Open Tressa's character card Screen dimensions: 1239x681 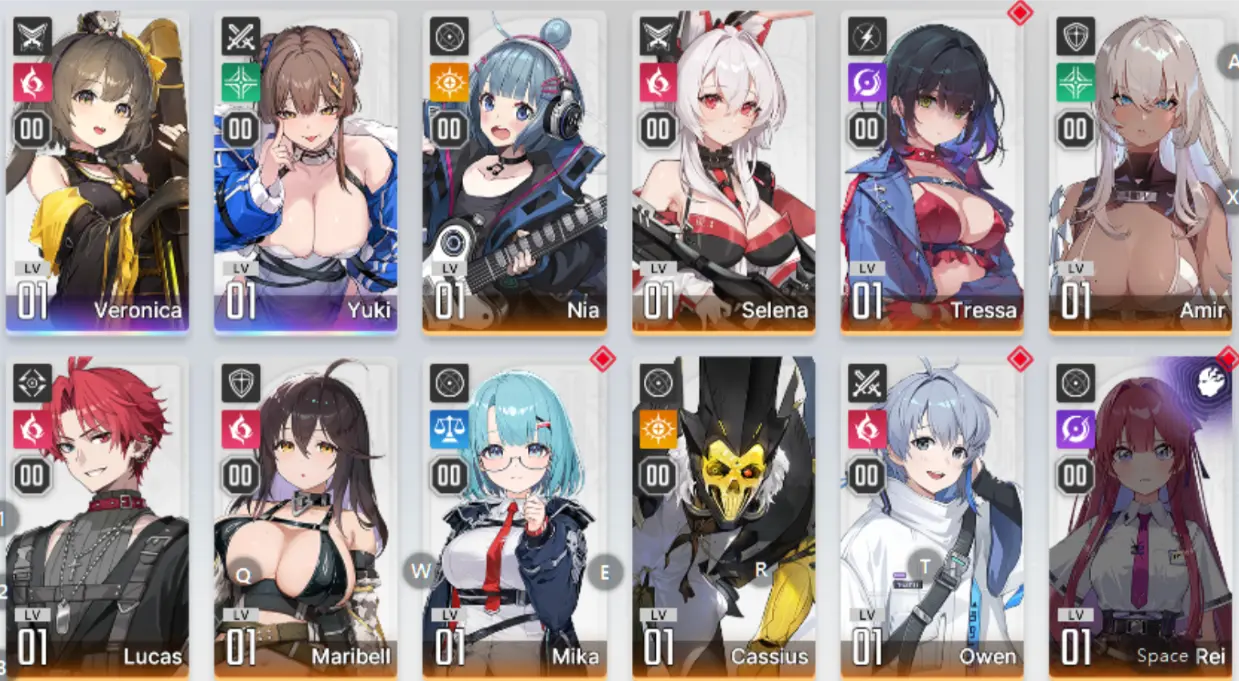tap(932, 172)
